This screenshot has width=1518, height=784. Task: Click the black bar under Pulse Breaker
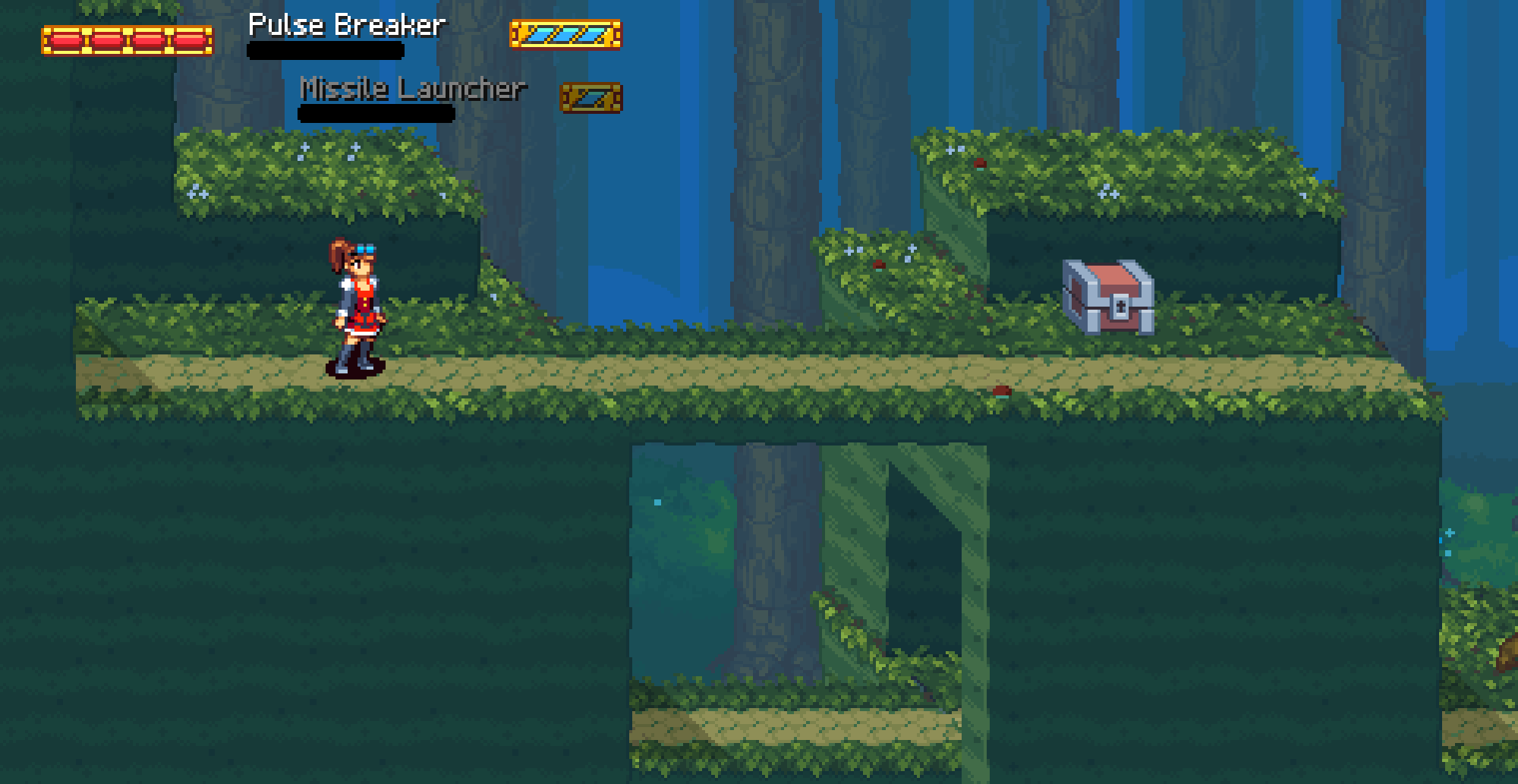click(x=325, y=49)
